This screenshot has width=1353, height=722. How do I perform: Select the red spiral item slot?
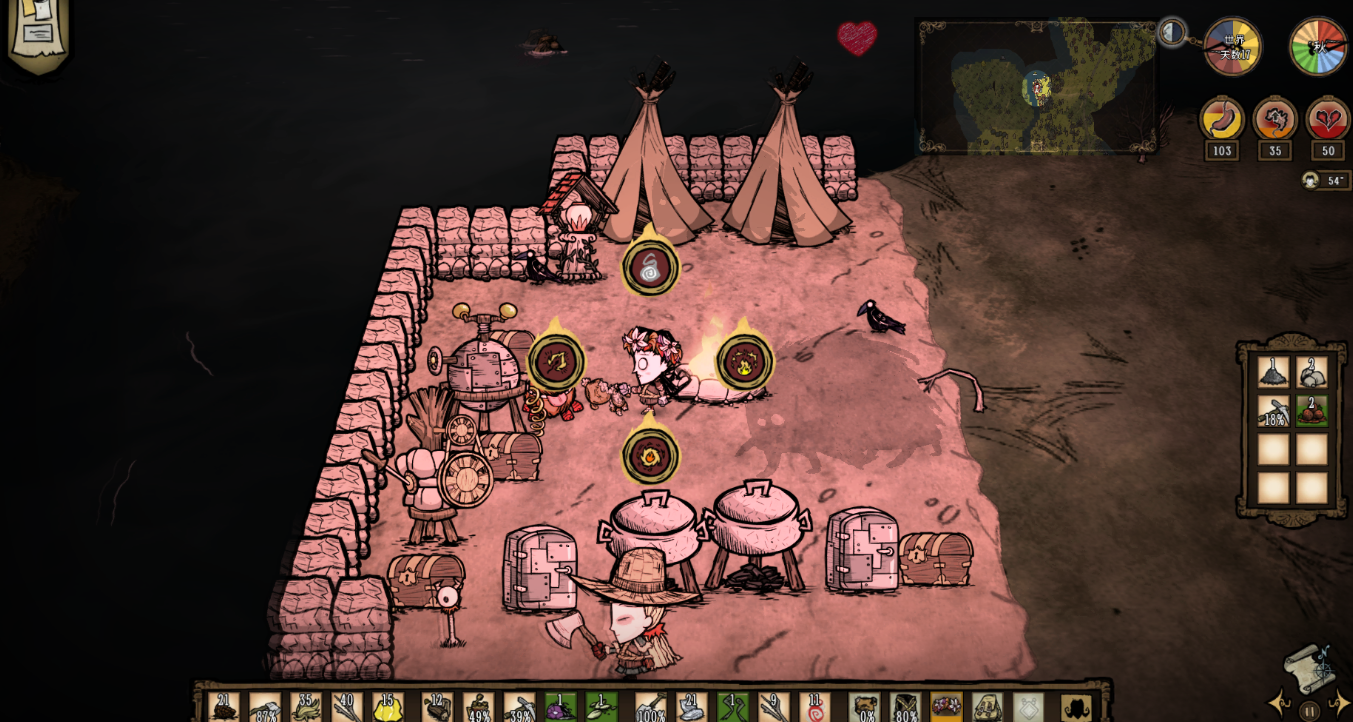click(815, 708)
